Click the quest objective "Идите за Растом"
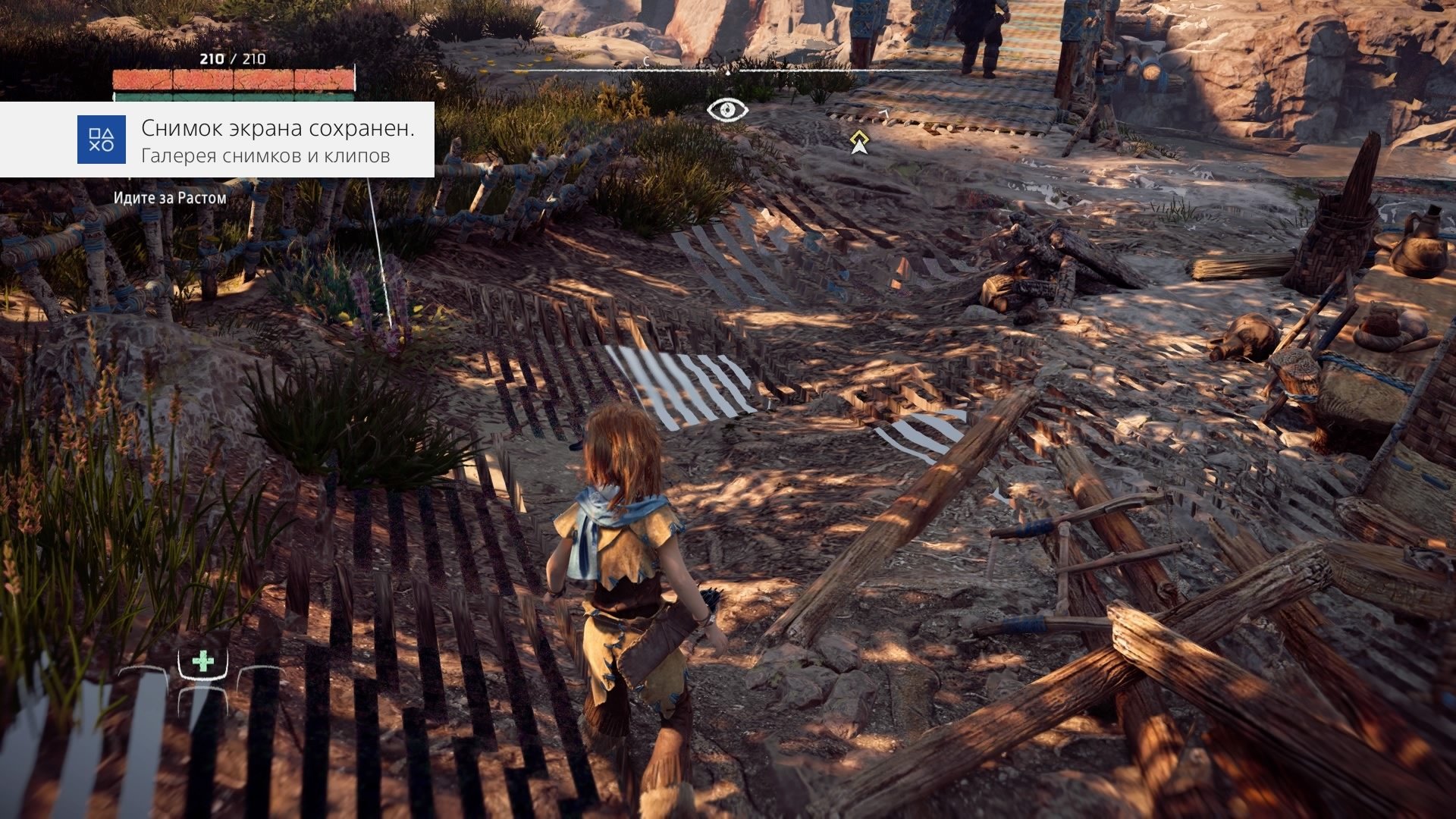1456x819 pixels. [x=170, y=198]
